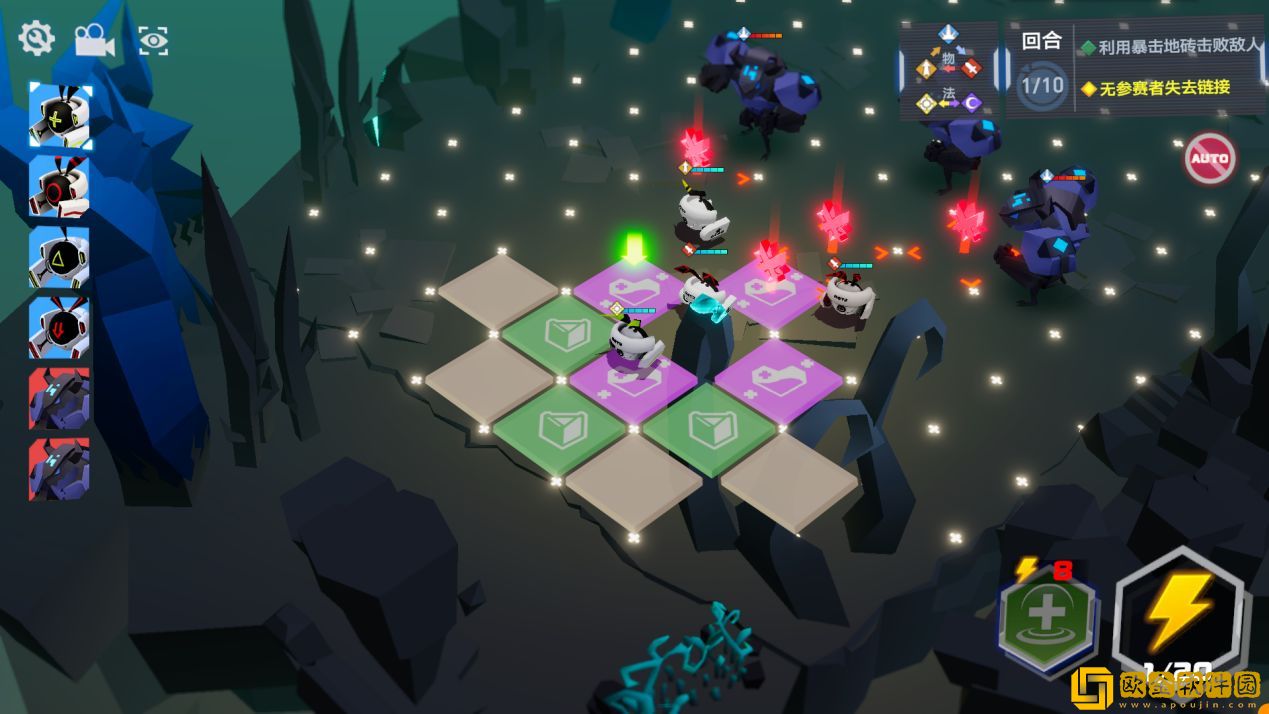Screen dimensions: 1269x714
Task: Click the video camera icon
Action: coord(94,40)
